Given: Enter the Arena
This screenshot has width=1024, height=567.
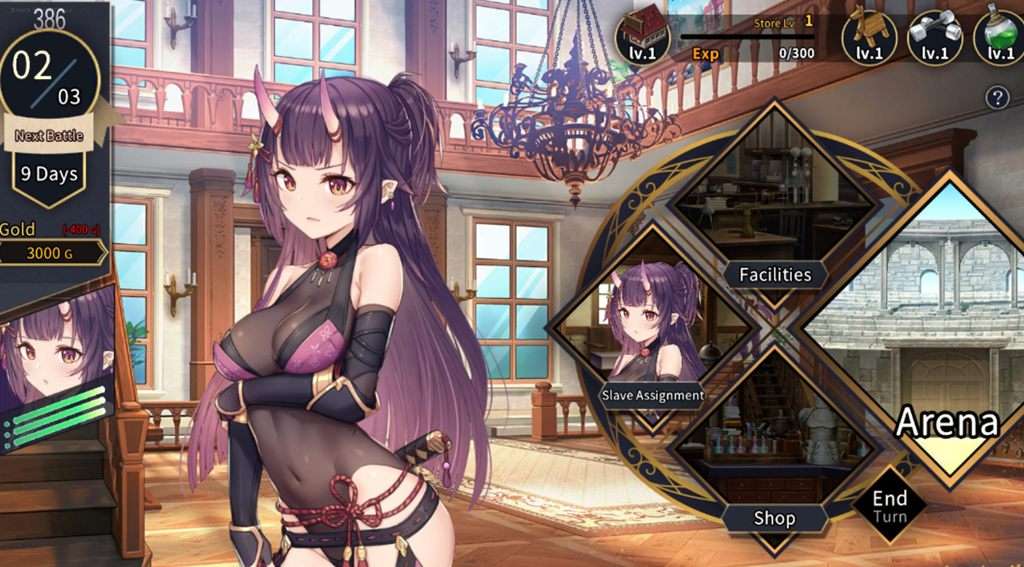Looking at the screenshot, I should (x=946, y=422).
